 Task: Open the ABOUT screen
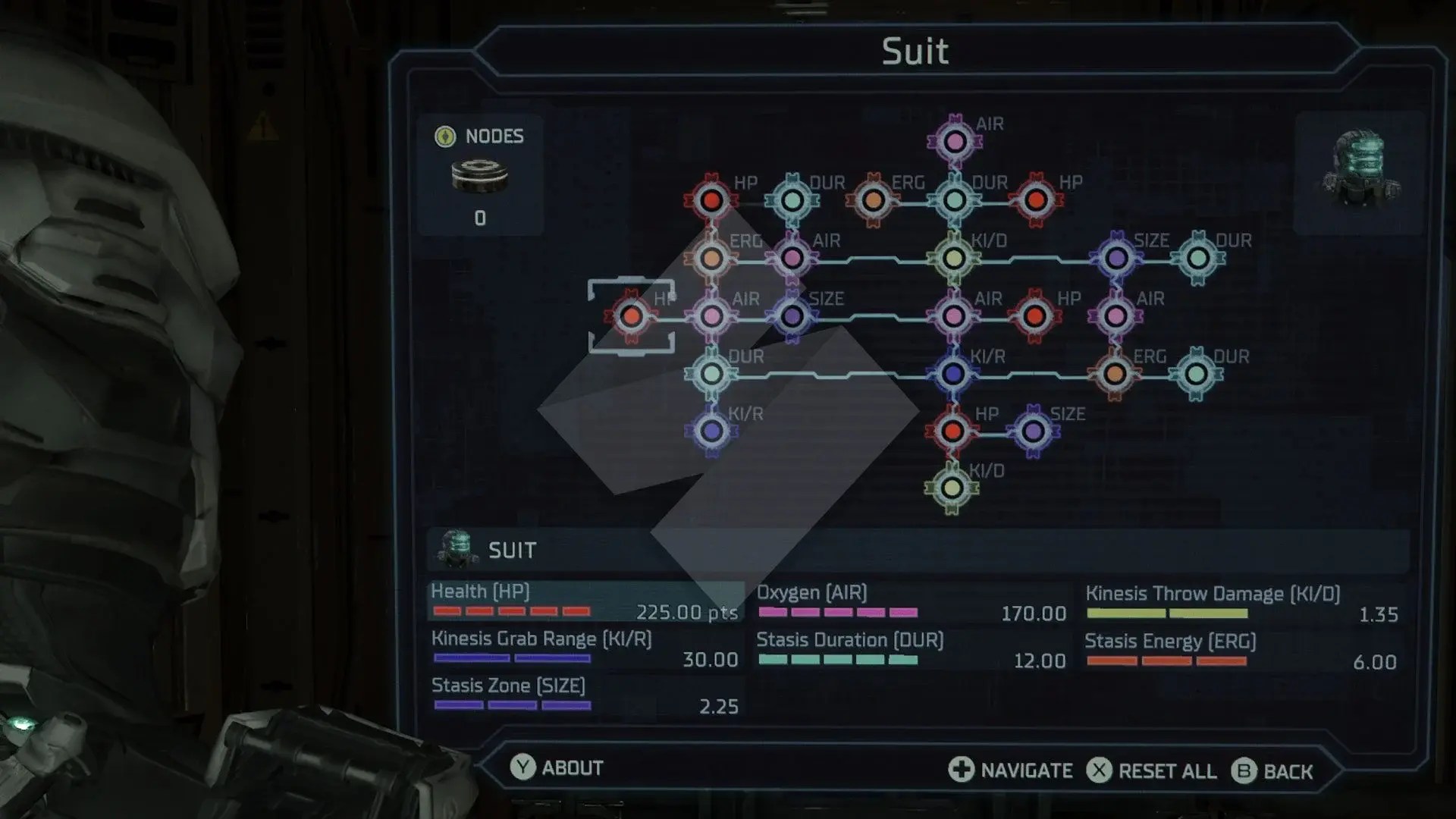[x=557, y=768]
